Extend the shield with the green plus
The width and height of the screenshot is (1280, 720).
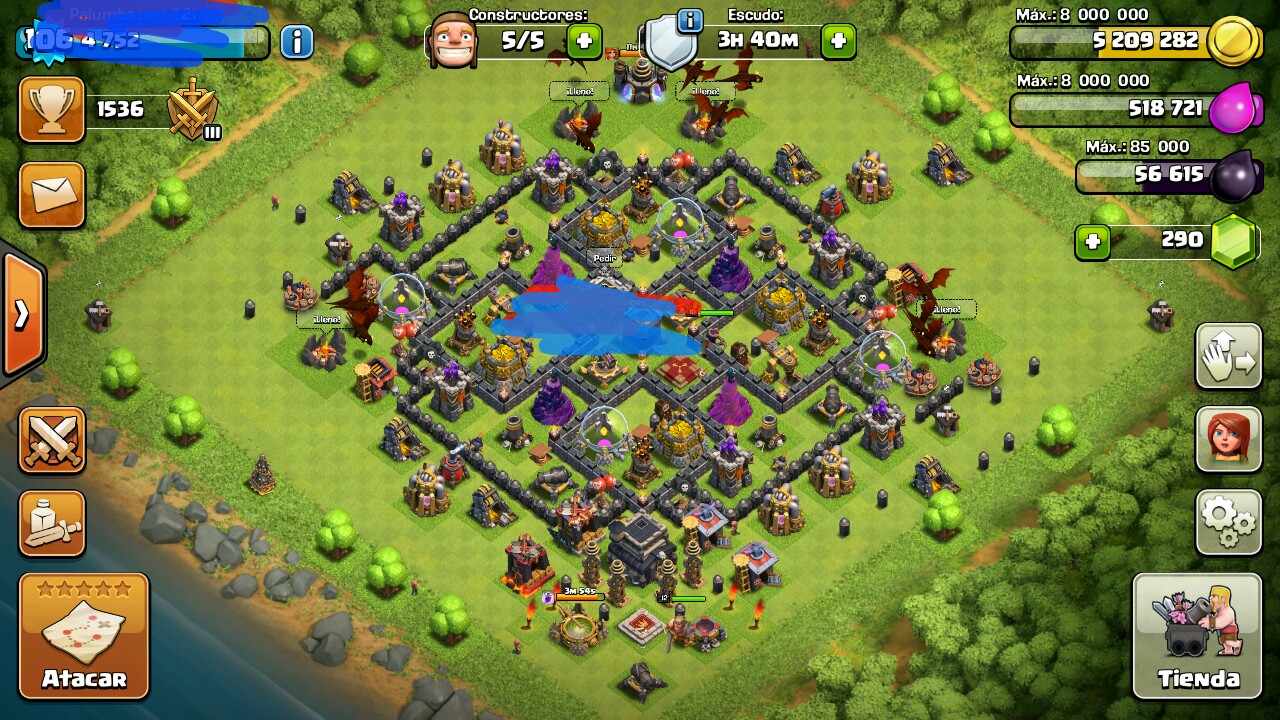[x=838, y=41]
